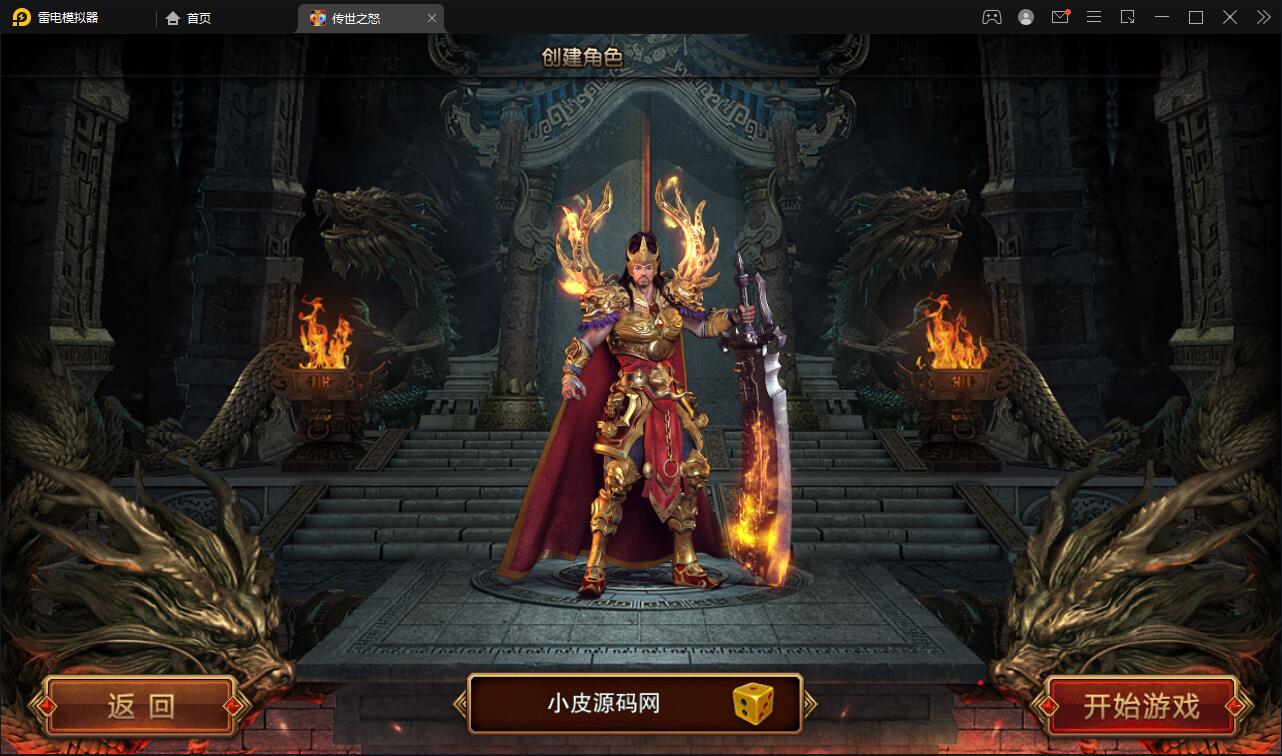1282x756 pixels.
Task: Activate mini window mode icon
Action: 1127,17
